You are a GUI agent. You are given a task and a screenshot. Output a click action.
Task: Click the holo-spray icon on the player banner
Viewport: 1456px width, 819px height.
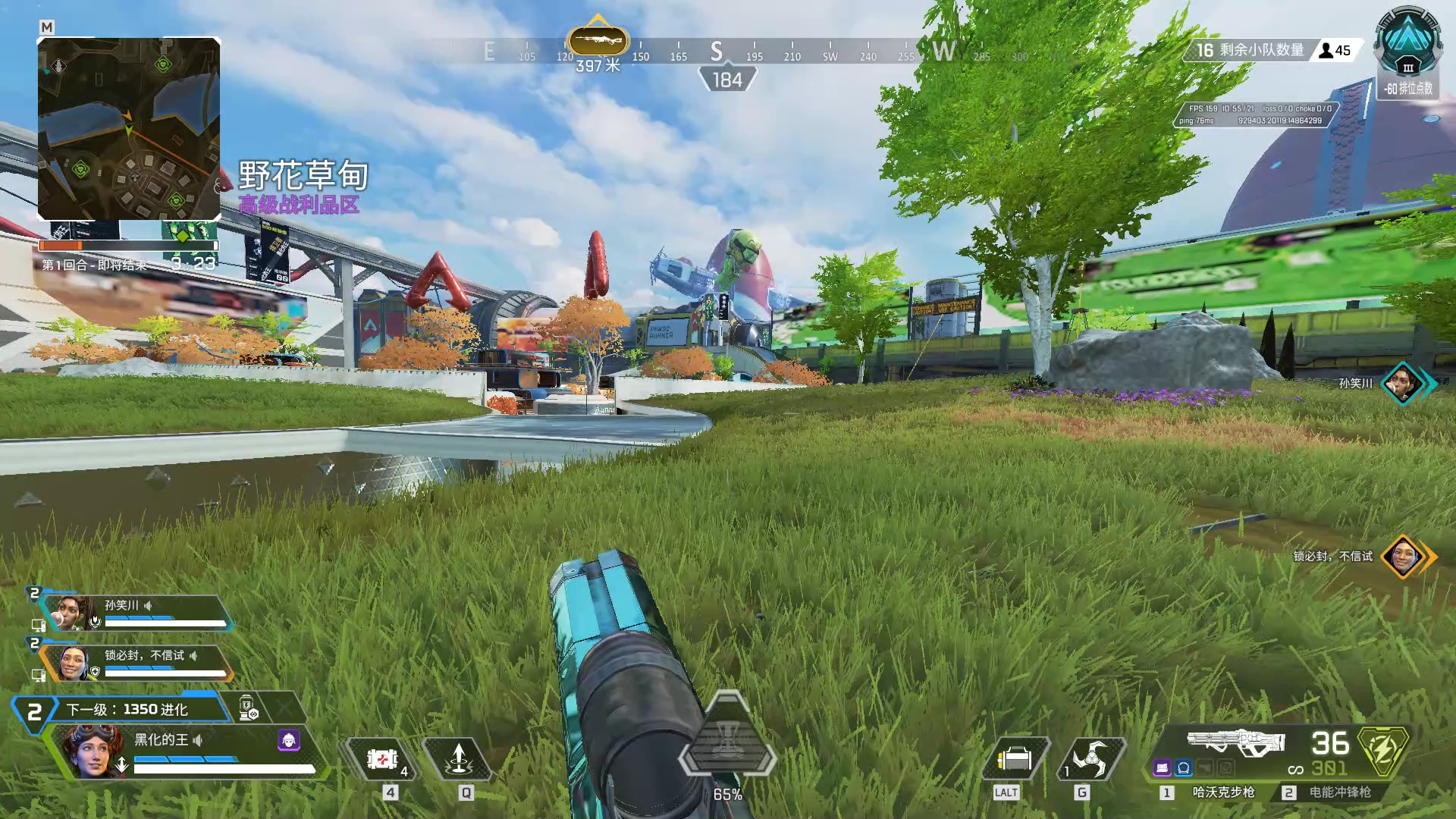point(289,740)
